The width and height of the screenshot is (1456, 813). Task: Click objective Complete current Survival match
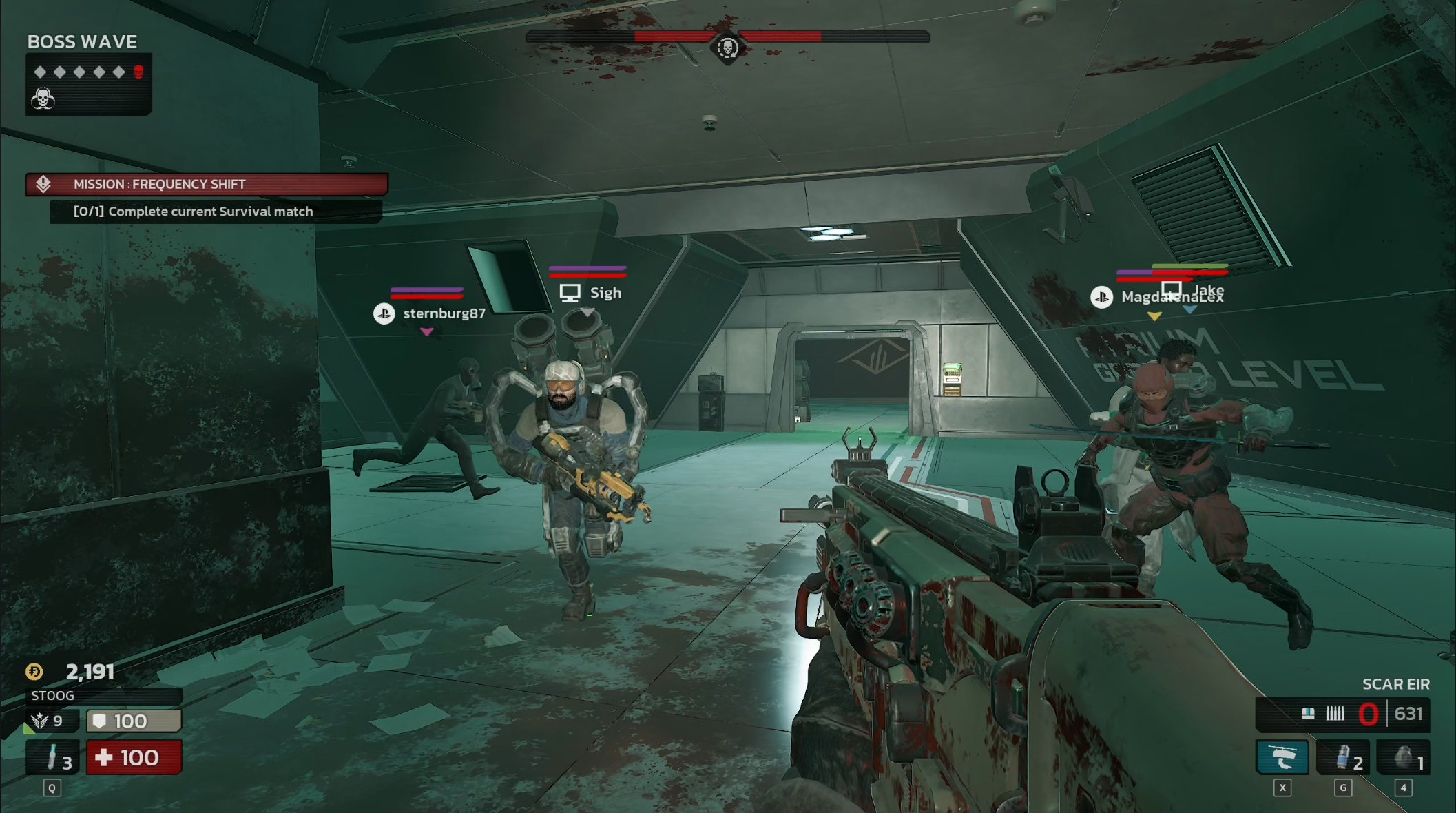(193, 212)
